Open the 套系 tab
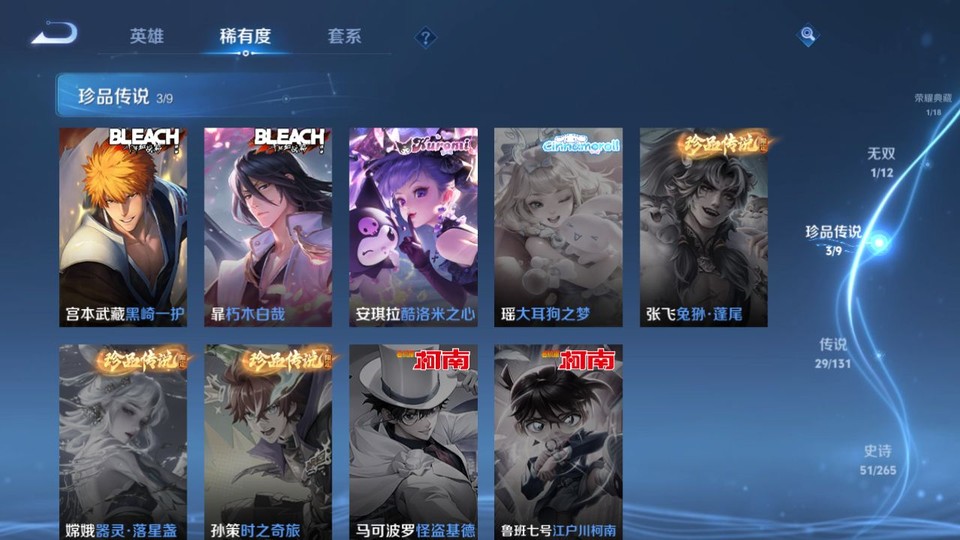 point(344,36)
